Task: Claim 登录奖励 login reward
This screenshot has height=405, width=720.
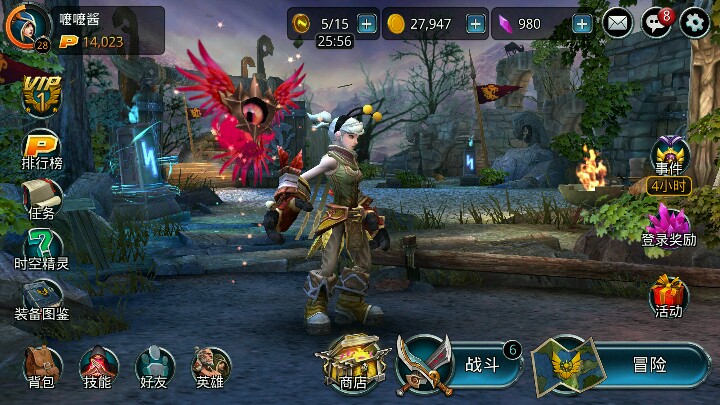Action: click(x=668, y=225)
